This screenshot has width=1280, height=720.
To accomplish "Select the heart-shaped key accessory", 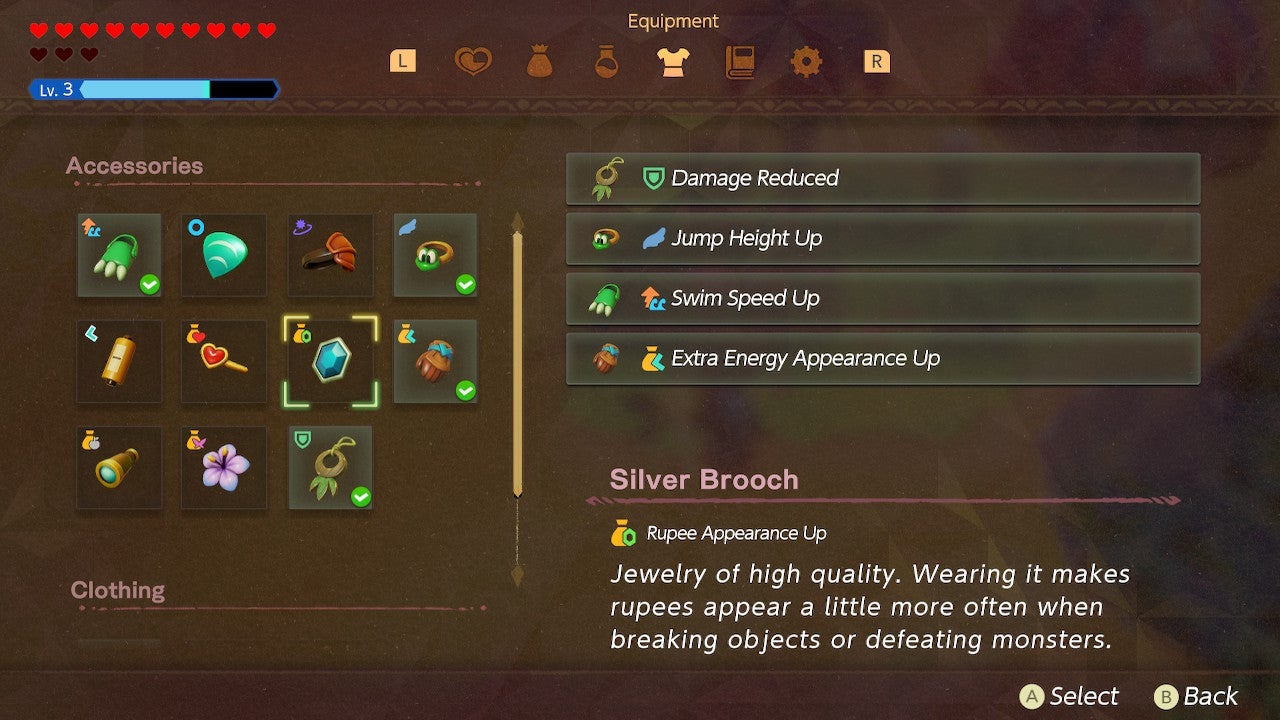I will coord(224,362).
